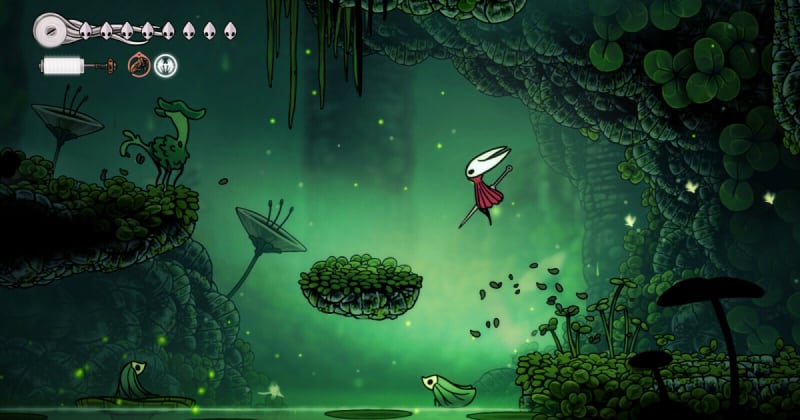Click the copper-ringed tool icon

[x=138, y=66]
